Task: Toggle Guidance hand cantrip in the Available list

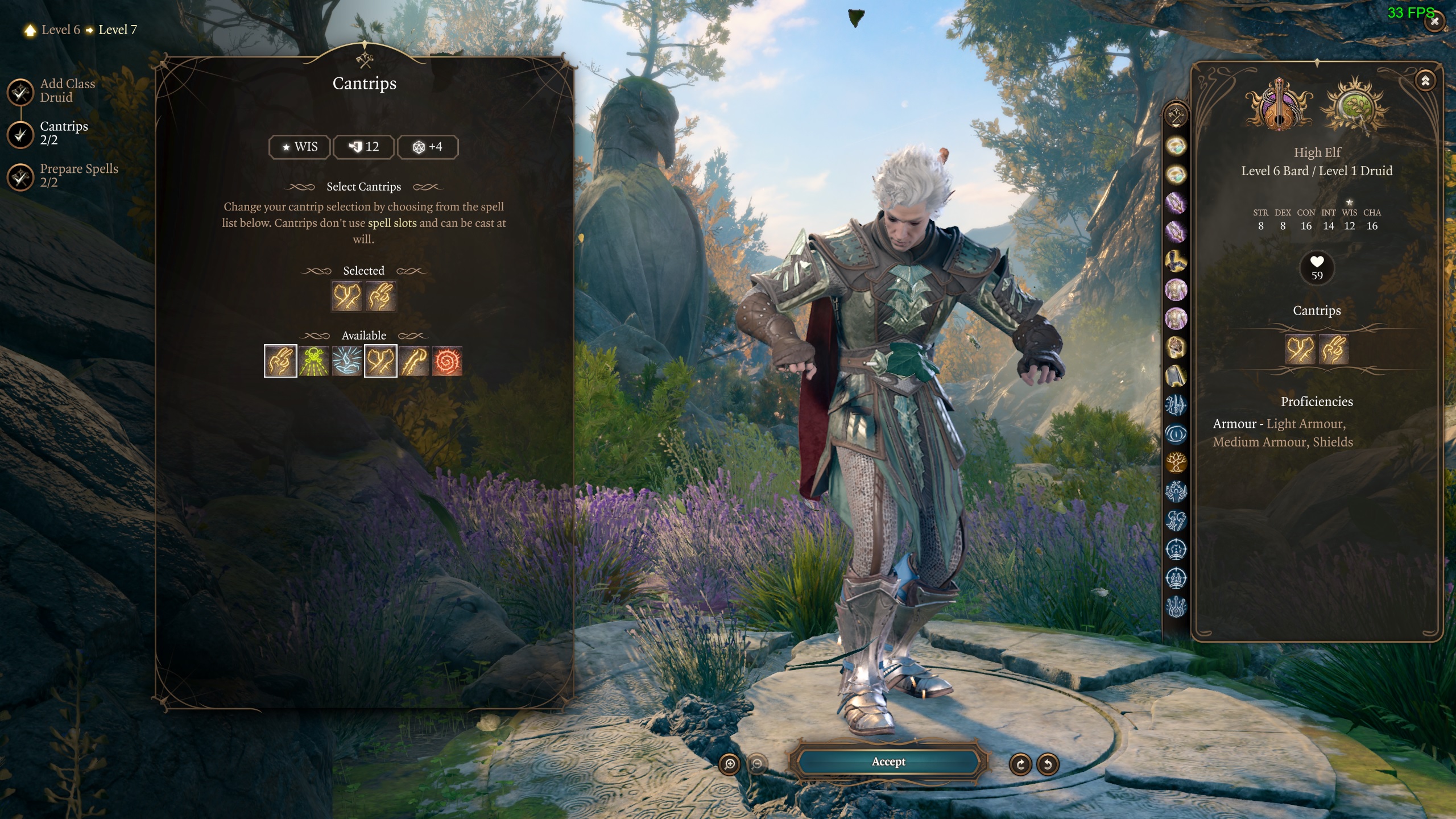Action: [x=280, y=361]
